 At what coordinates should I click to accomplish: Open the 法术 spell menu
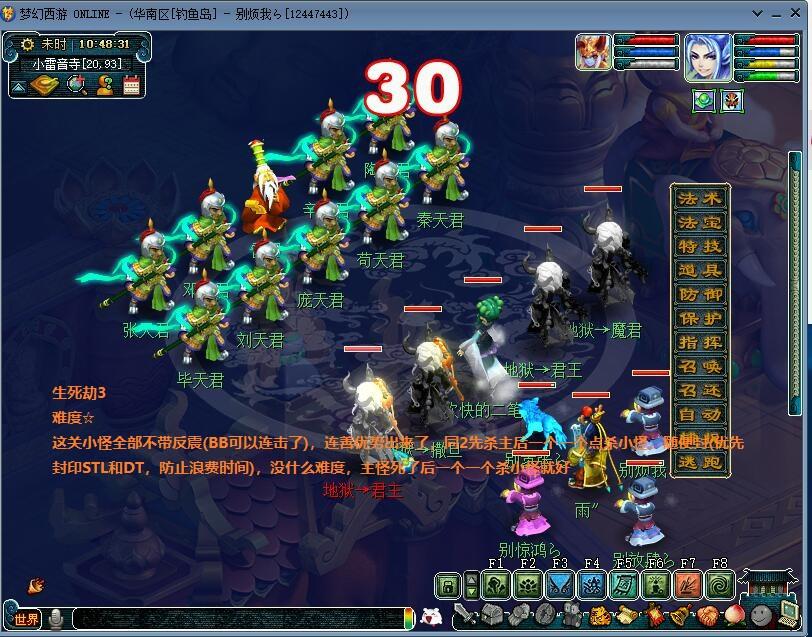699,198
